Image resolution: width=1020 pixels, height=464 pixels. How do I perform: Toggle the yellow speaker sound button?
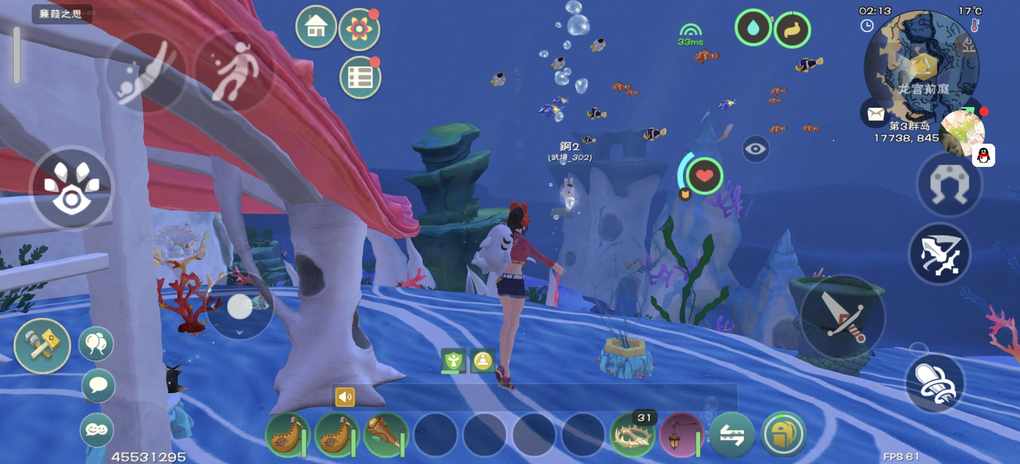click(x=345, y=397)
